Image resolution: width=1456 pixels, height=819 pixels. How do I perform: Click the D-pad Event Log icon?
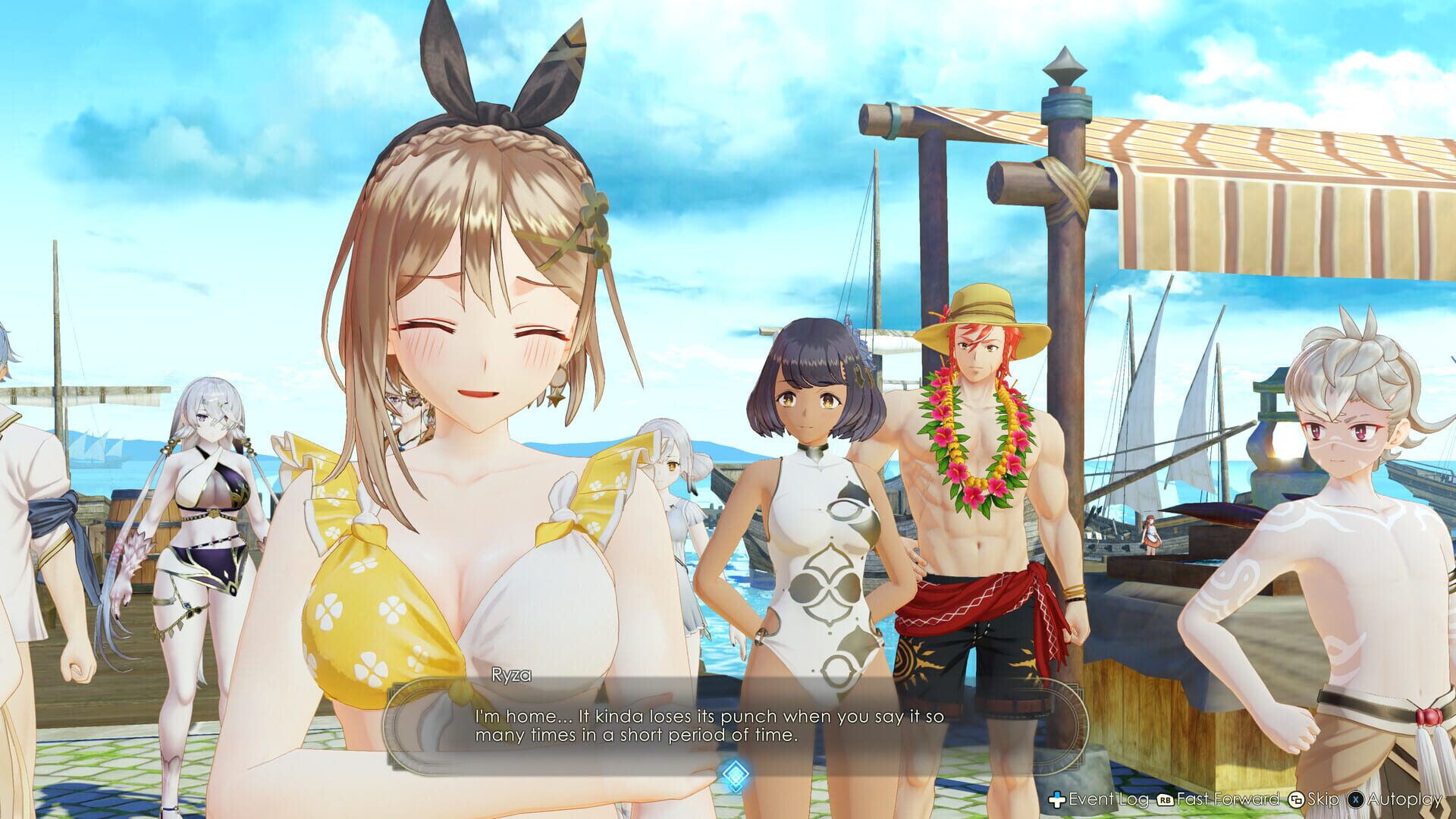1056,799
